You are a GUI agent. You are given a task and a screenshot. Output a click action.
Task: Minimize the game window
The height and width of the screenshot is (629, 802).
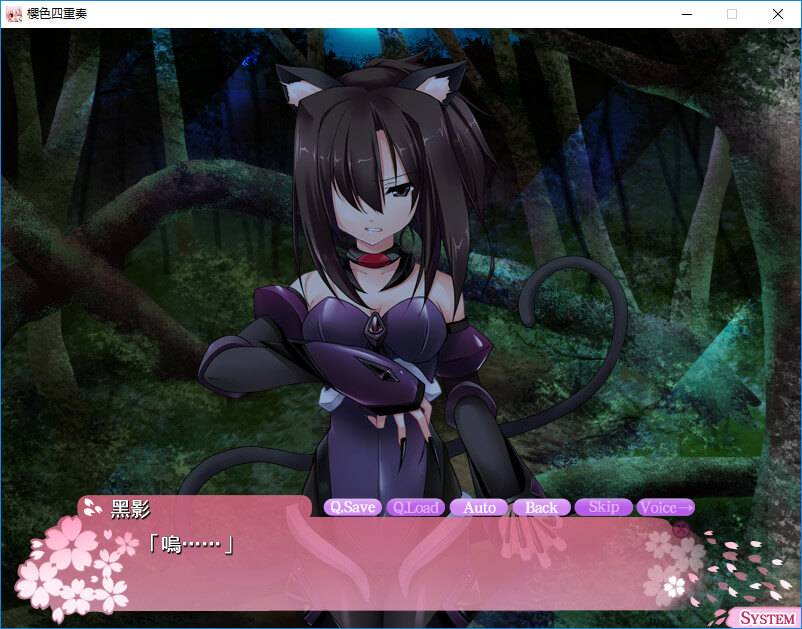point(686,14)
